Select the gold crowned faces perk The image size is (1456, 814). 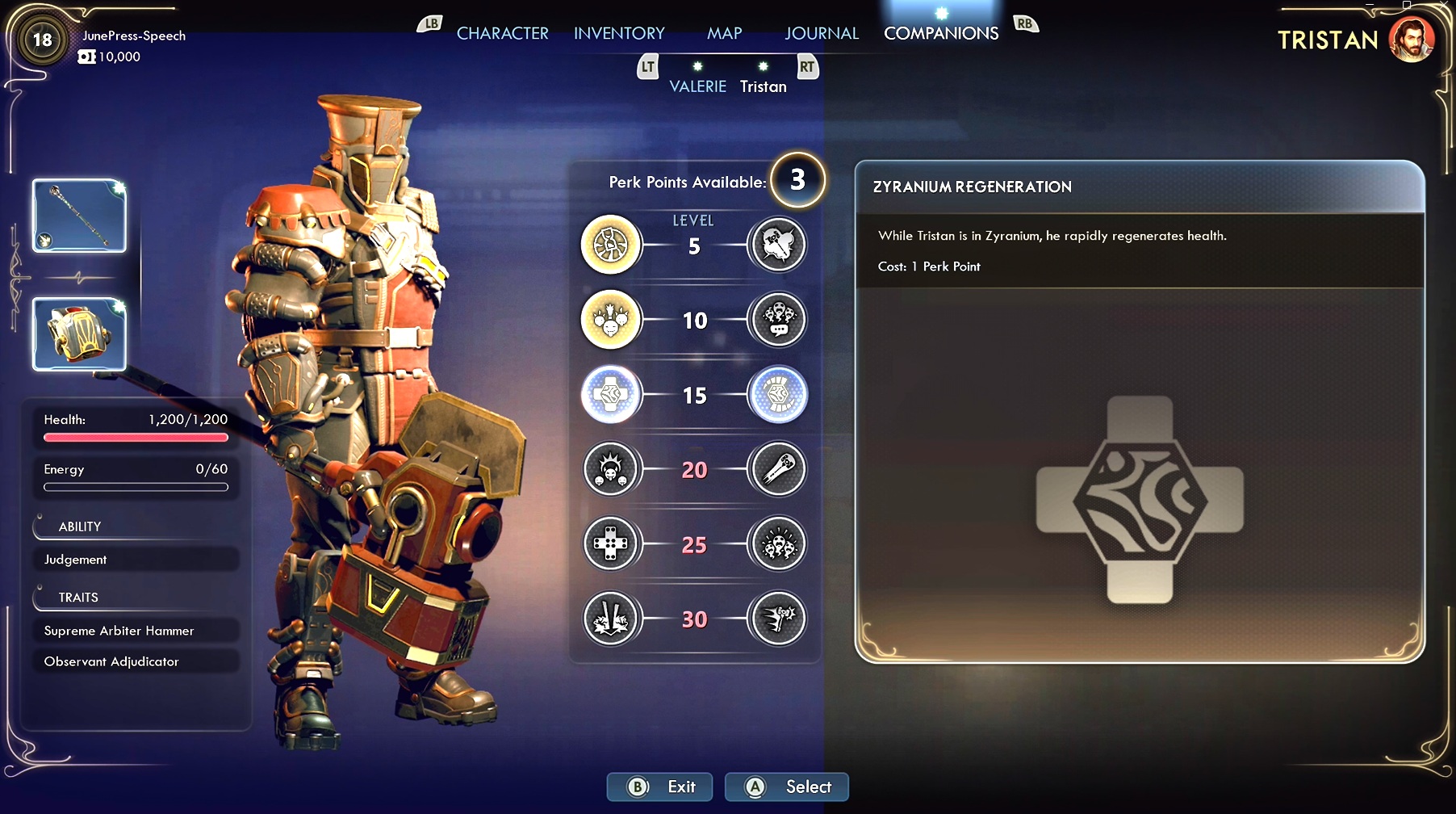611,320
